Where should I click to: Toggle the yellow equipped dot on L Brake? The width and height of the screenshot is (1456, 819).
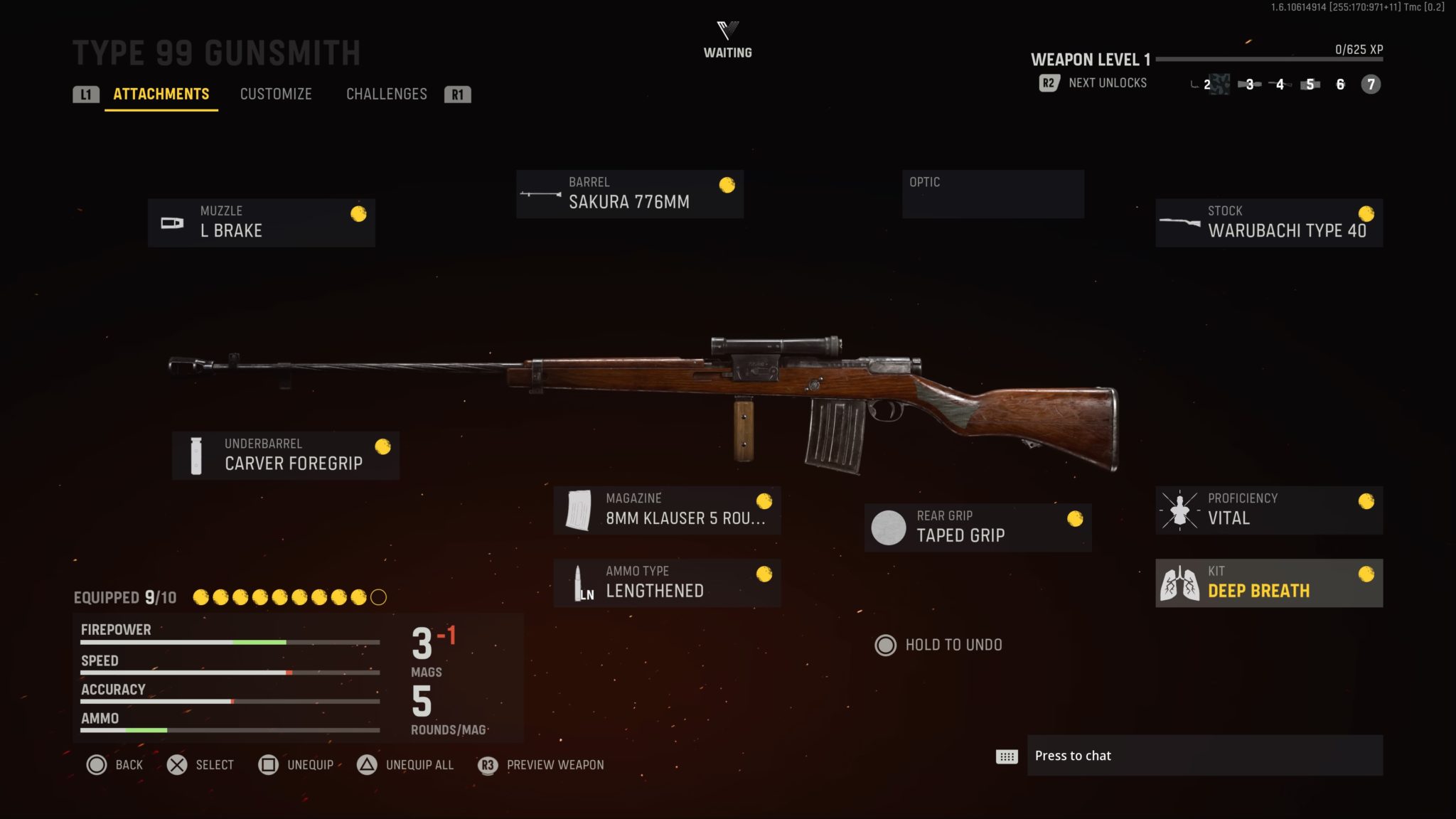click(x=359, y=213)
